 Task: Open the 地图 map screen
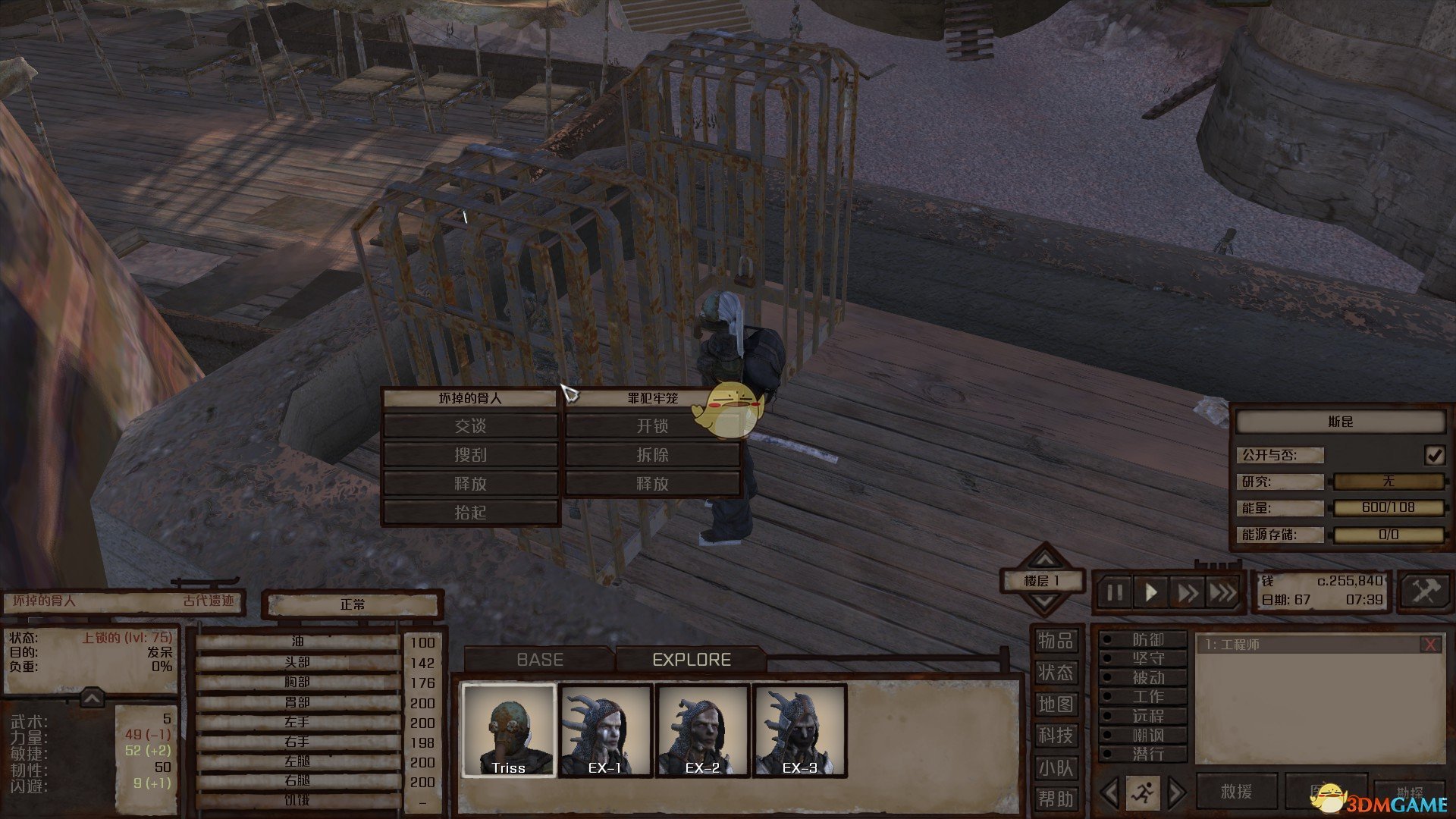point(1056,704)
